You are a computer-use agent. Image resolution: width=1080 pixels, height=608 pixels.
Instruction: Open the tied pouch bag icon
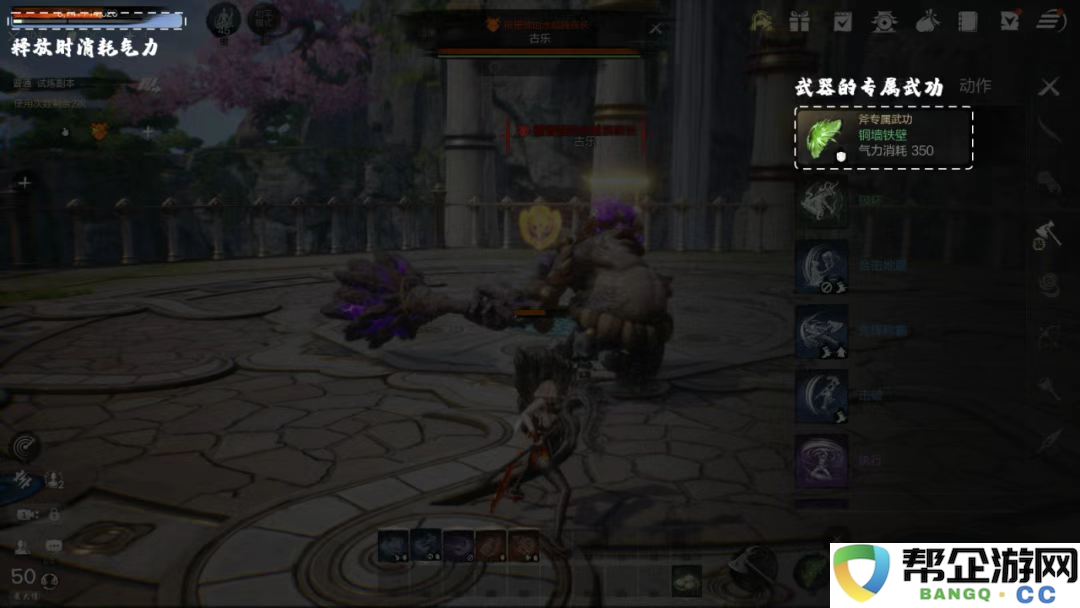(x=927, y=21)
